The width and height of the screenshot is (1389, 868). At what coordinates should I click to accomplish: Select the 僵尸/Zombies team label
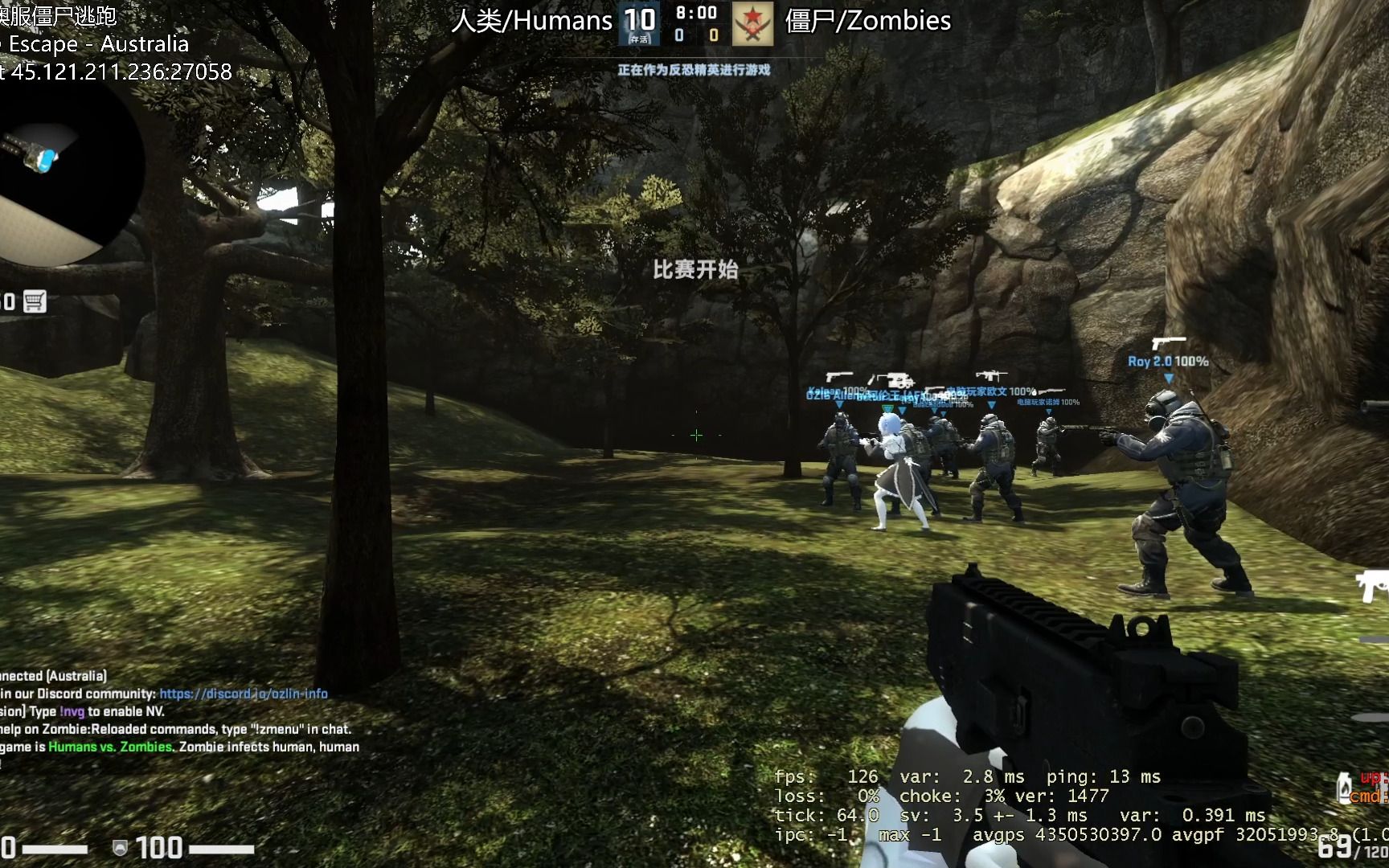(869, 21)
